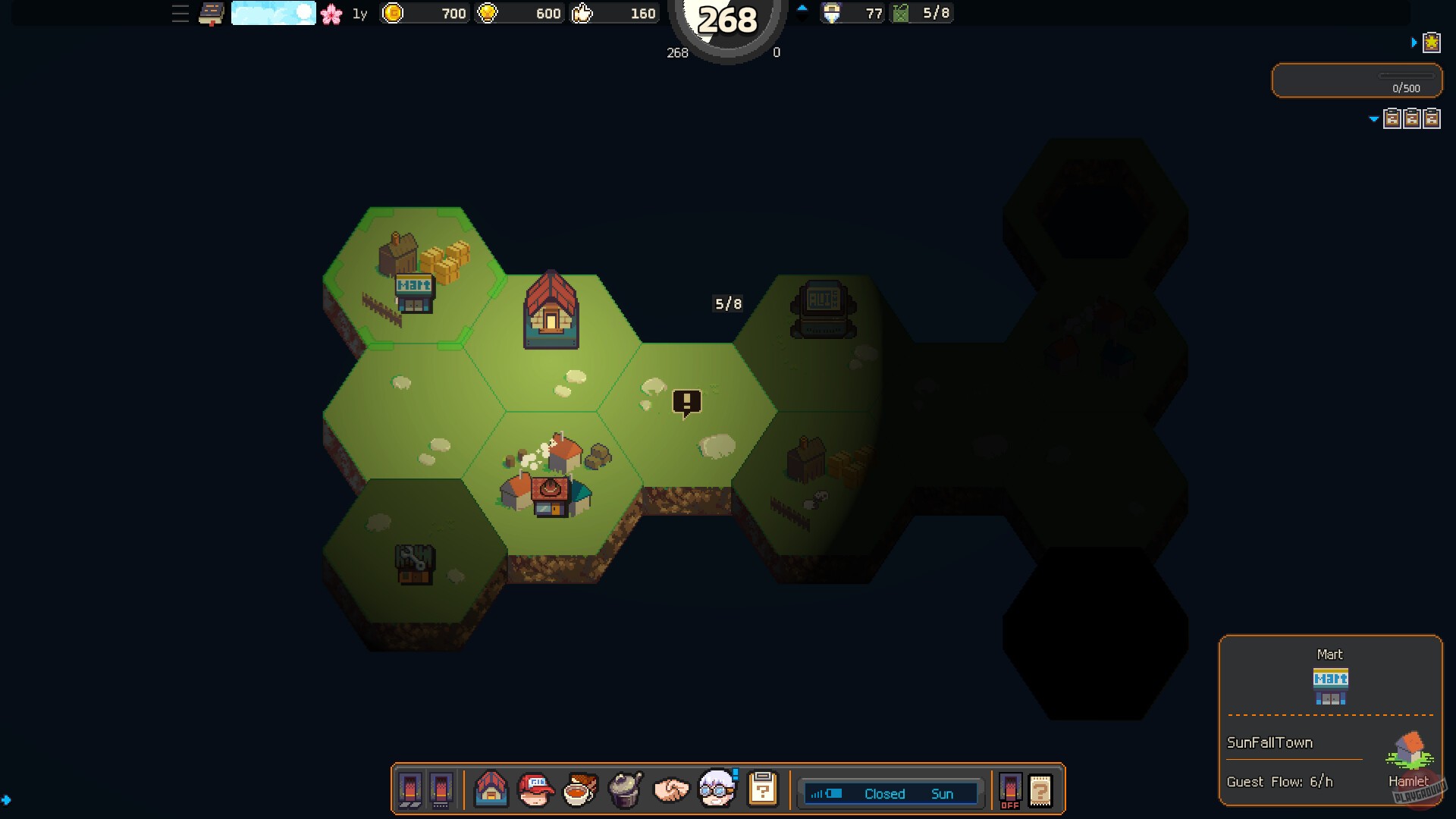Click the mystery ticket icon bottom right
This screenshot has height=819, width=1456.
pos(1040,791)
